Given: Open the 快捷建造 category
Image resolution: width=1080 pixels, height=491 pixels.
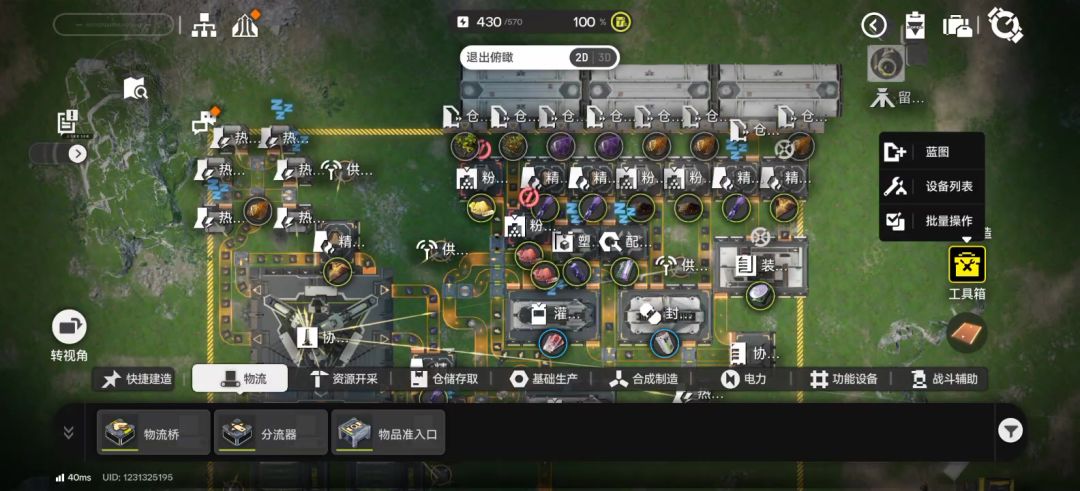Looking at the screenshot, I should click(137, 379).
